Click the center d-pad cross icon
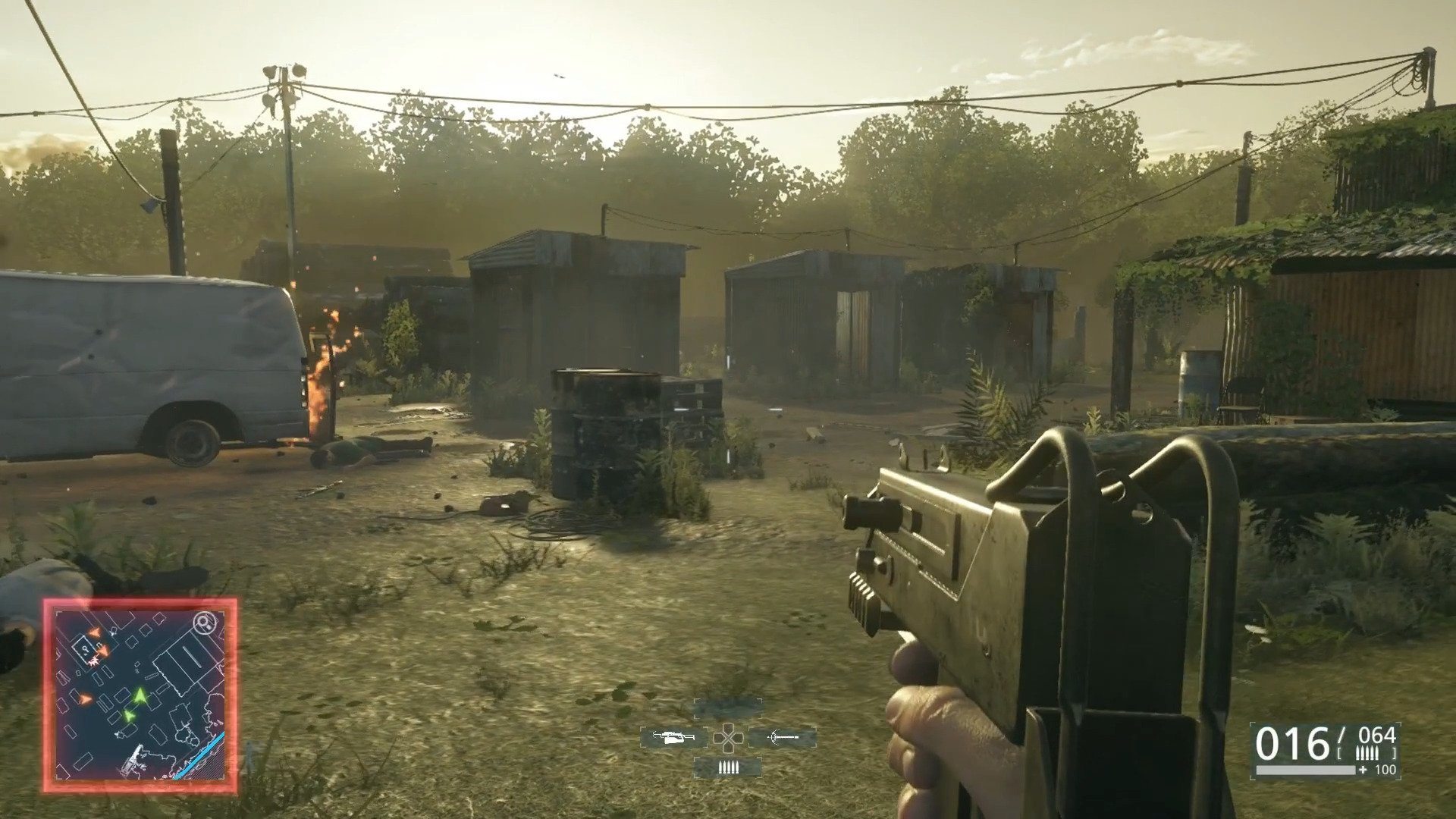The height and width of the screenshot is (819, 1456). [729, 739]
